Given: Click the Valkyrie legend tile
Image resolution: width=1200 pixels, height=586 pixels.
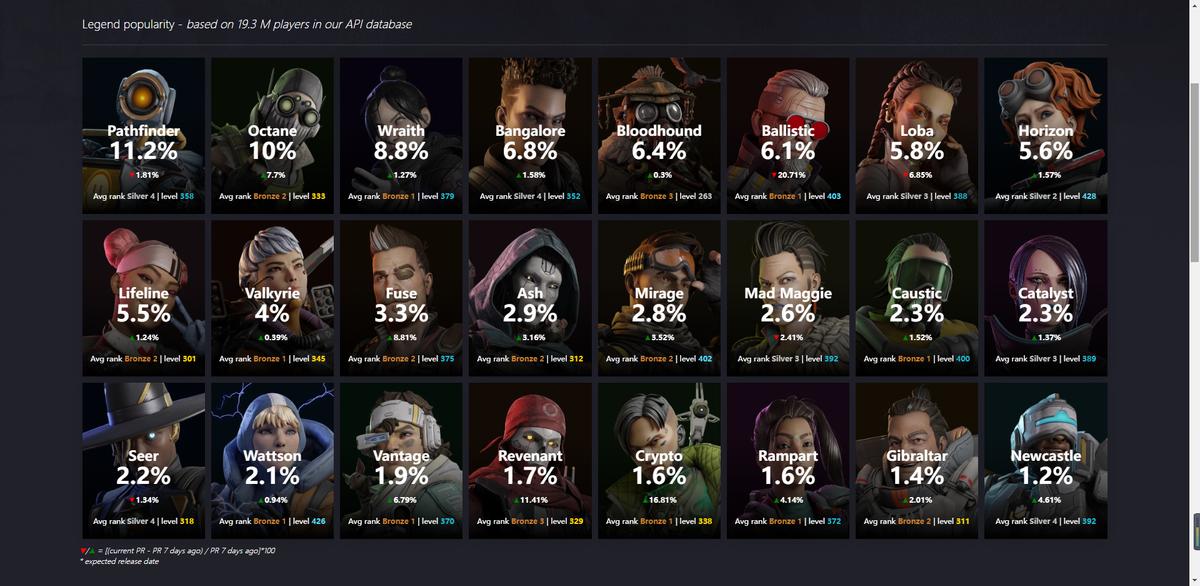Looking at the screenshot, I should coord(272,297).
